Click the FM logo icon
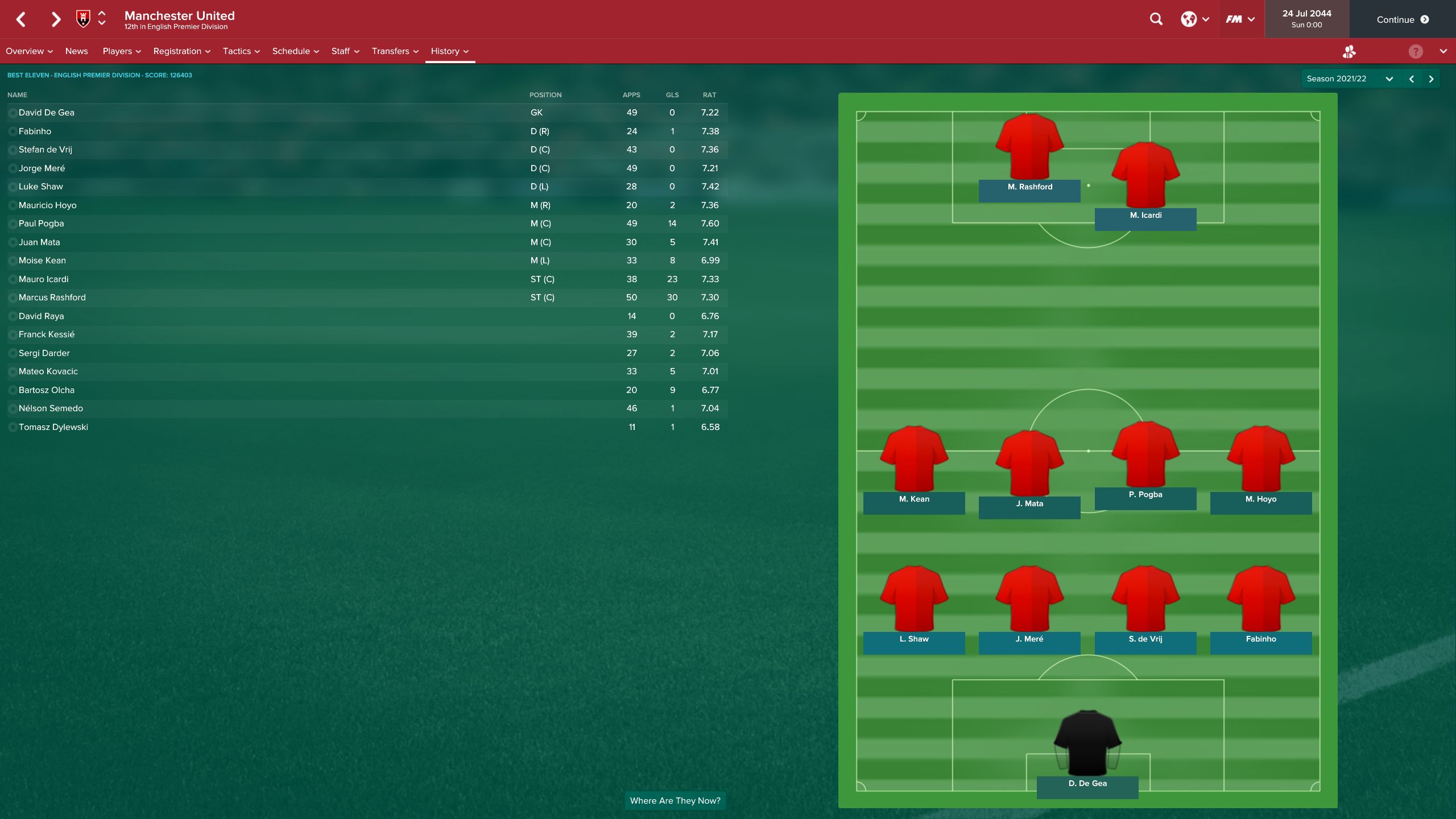 1235,19
